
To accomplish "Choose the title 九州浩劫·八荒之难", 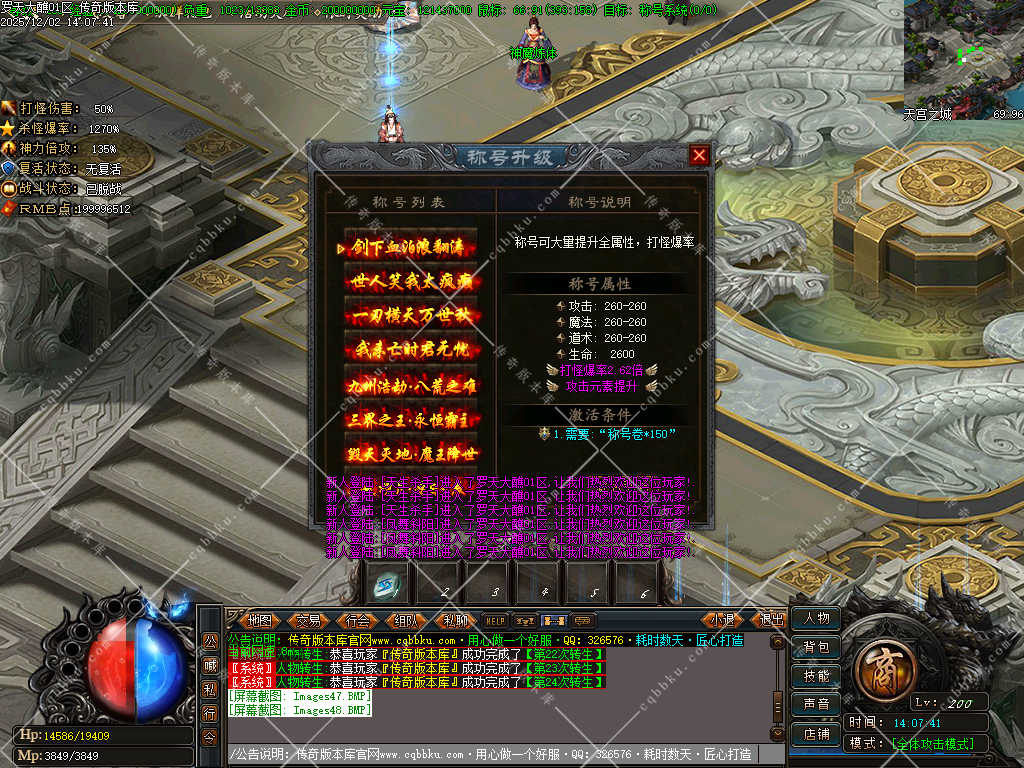I will tap(412, 384).
